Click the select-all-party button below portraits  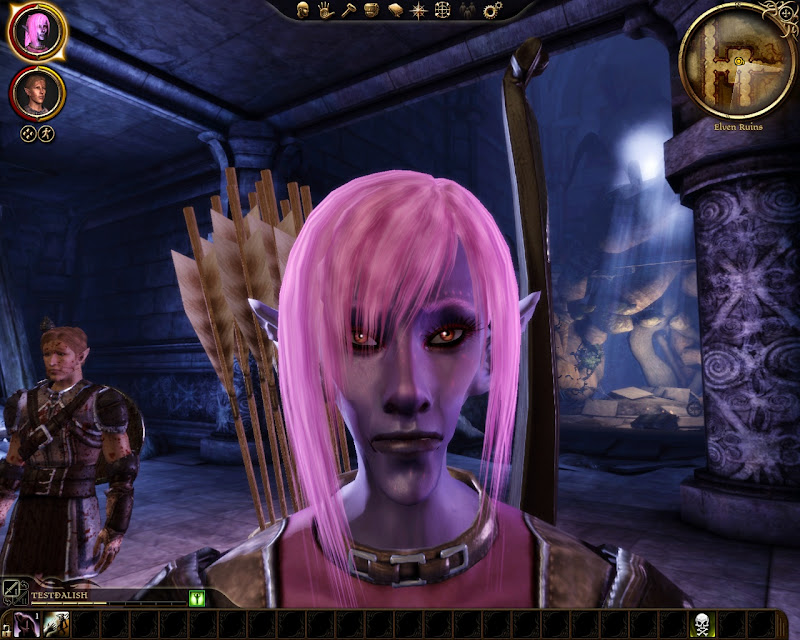pos(28,133)
